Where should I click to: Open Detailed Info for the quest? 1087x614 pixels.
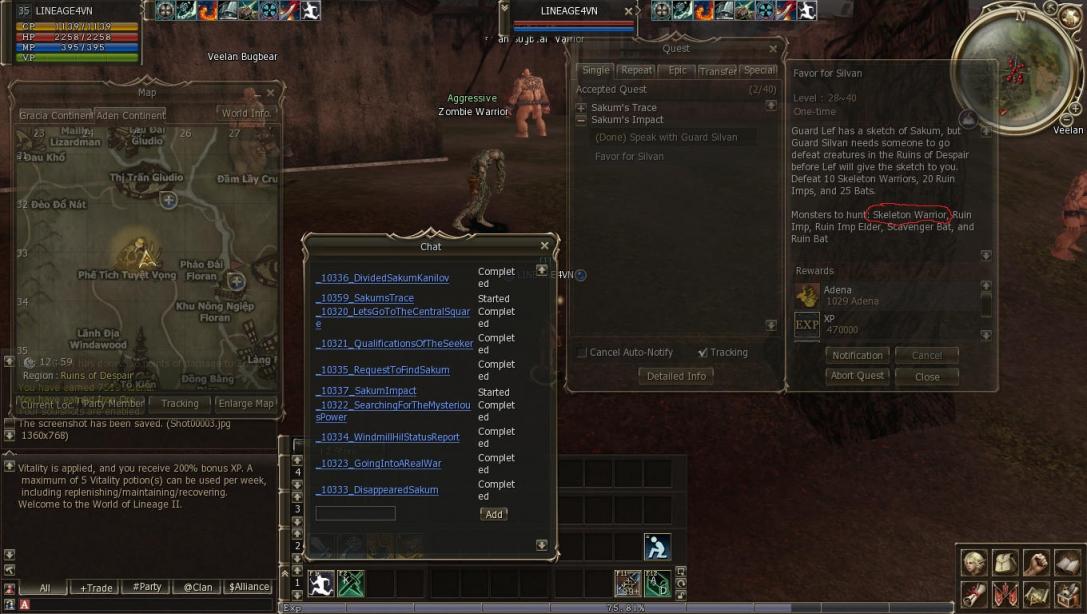676,376
